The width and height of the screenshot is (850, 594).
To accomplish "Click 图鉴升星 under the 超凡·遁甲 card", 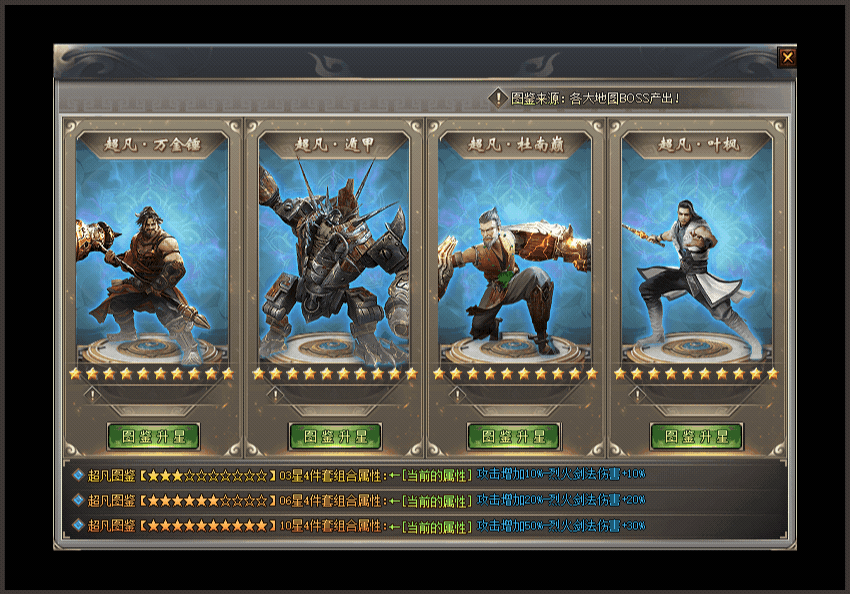I will point(335,437).
